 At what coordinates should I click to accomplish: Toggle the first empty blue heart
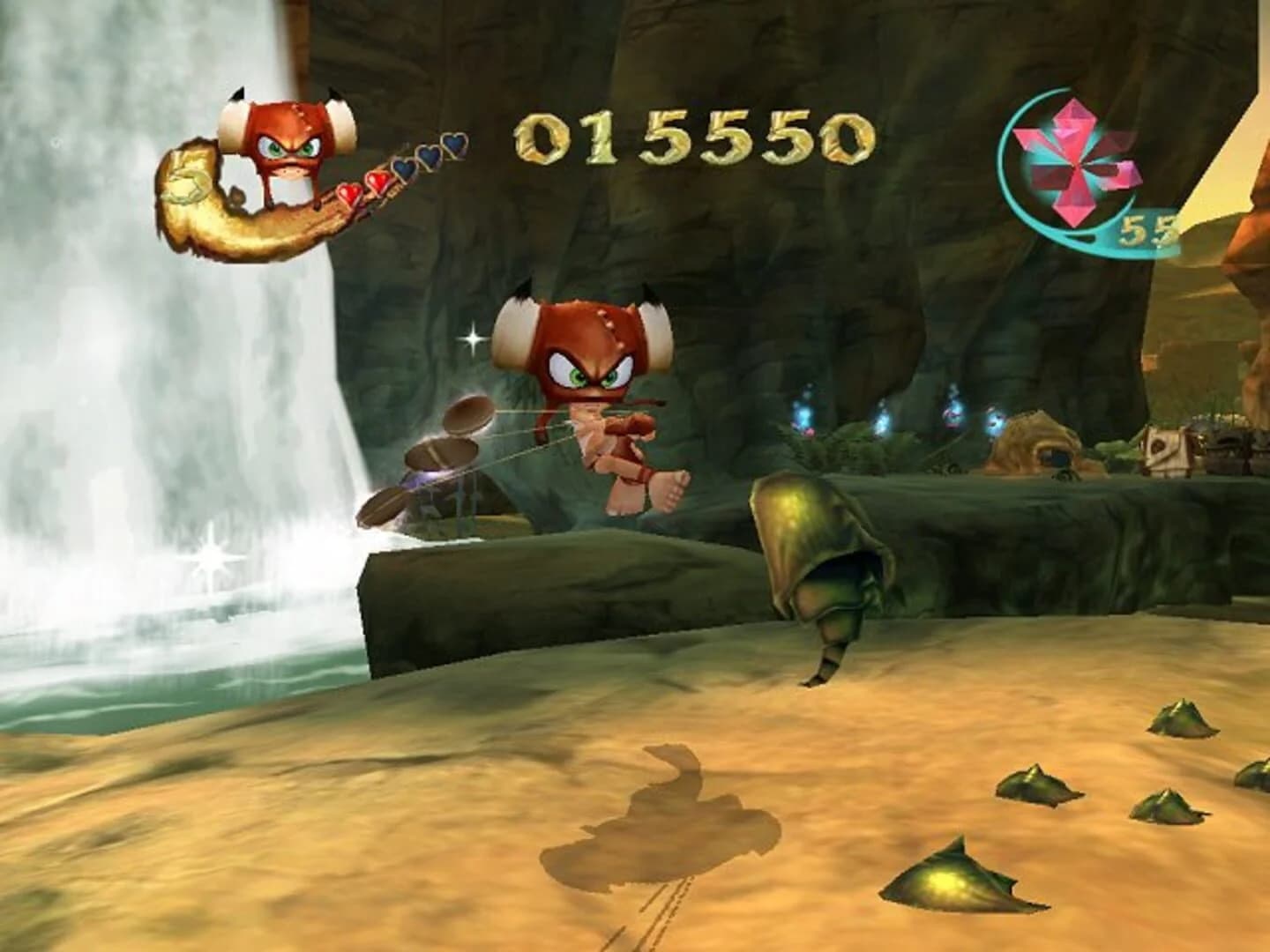[x=406, y=170]
